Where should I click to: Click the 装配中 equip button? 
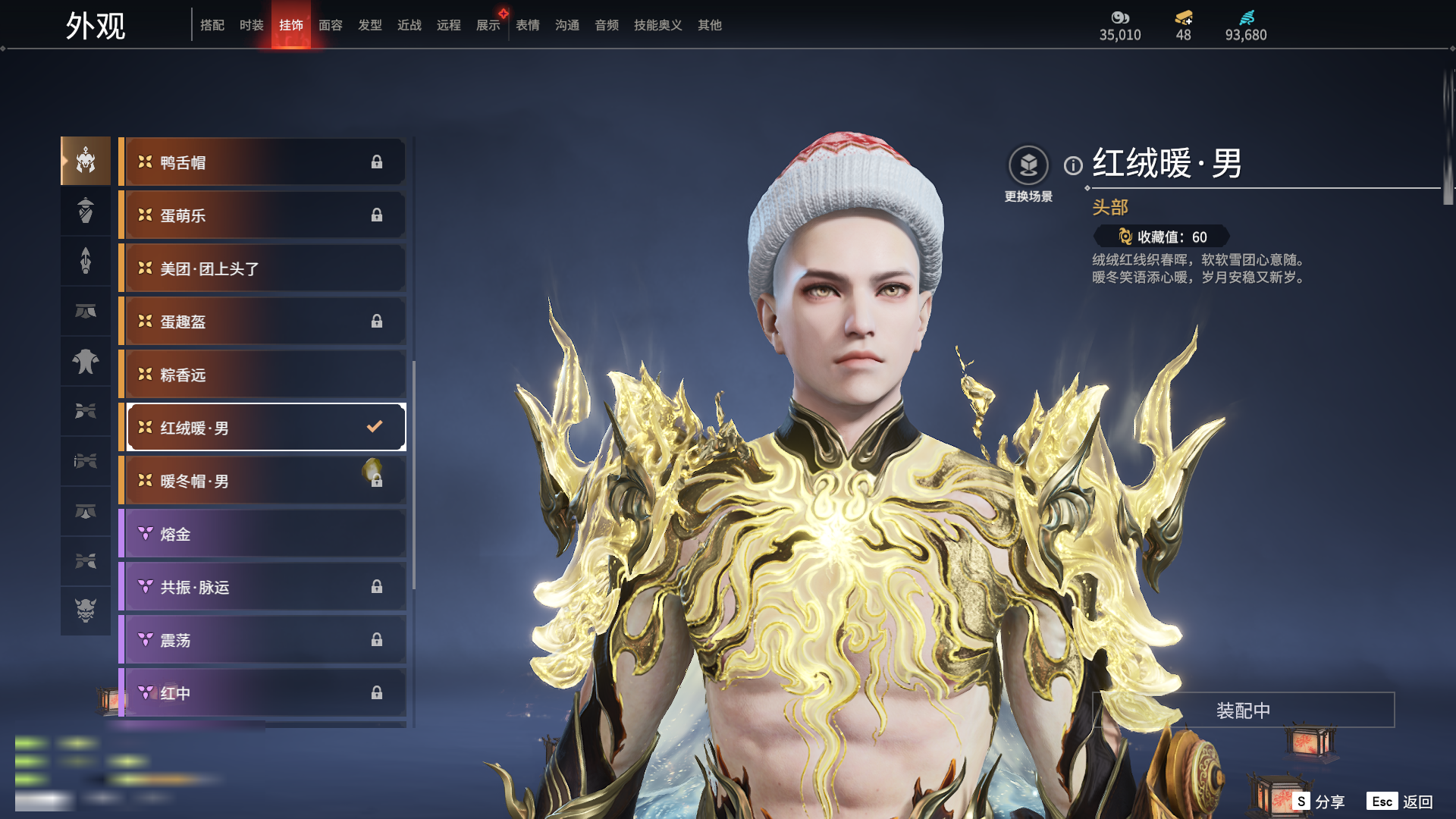click(x=1243, y=711)
